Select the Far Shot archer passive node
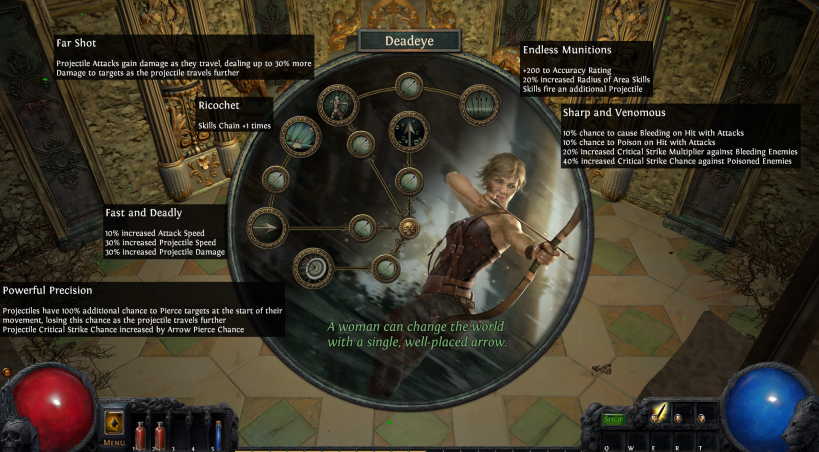Screen dimensions: 819x452 [x=337, y=103]
